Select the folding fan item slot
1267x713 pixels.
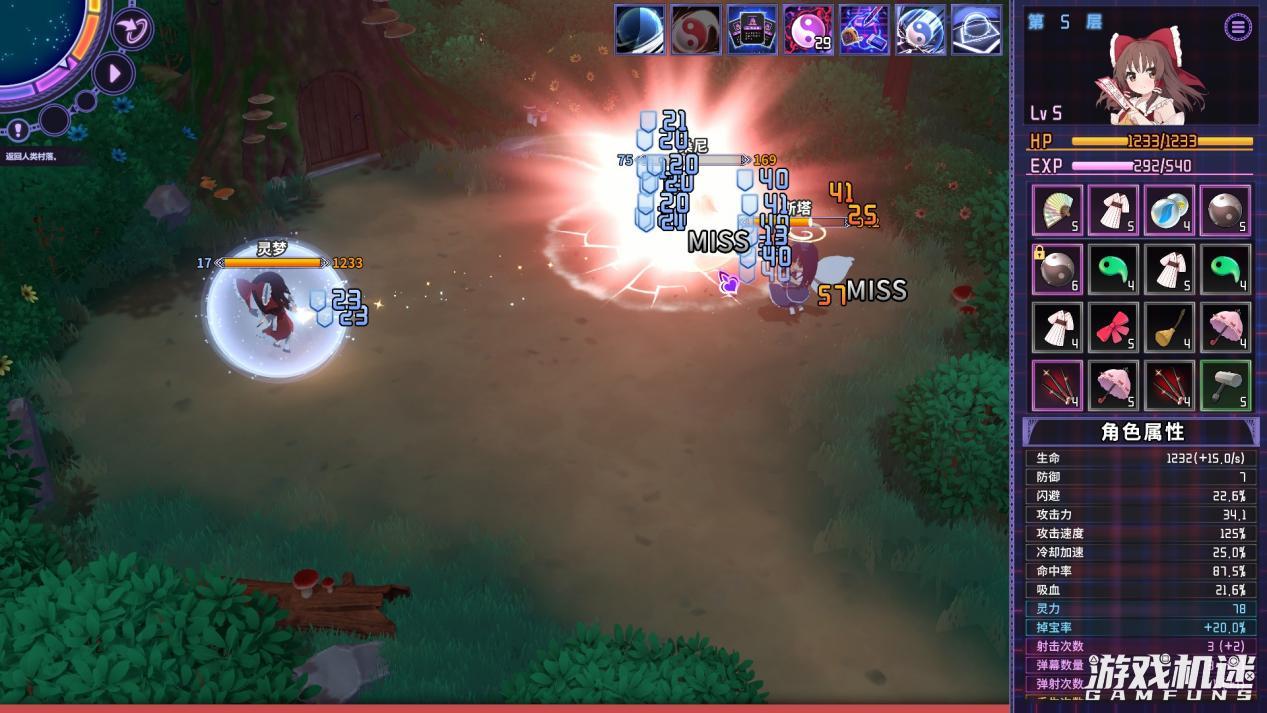[x=1057, y=211]
